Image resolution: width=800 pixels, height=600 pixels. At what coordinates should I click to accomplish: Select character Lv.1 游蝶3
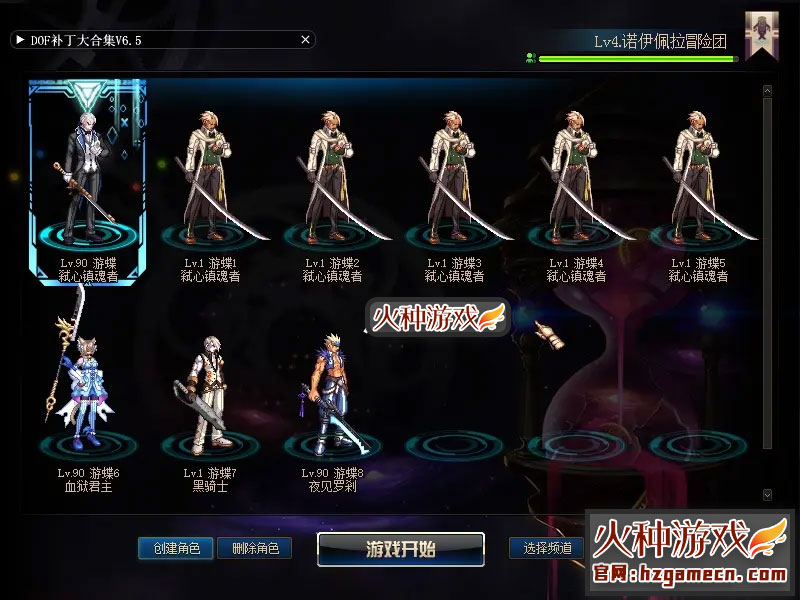pos(454,180)
